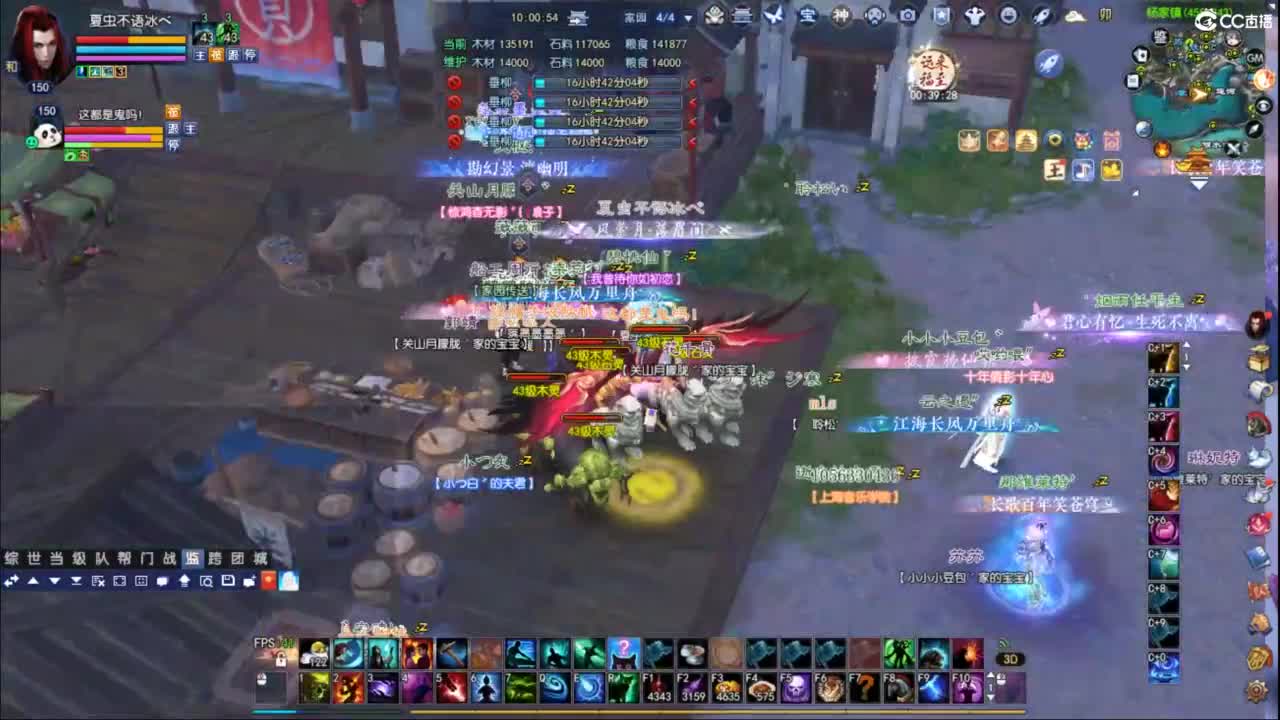Image resolution: width=1280 pixels, height=720 pixels.
Task: Expand the small arrow below the buff list
Action: 1199,184
